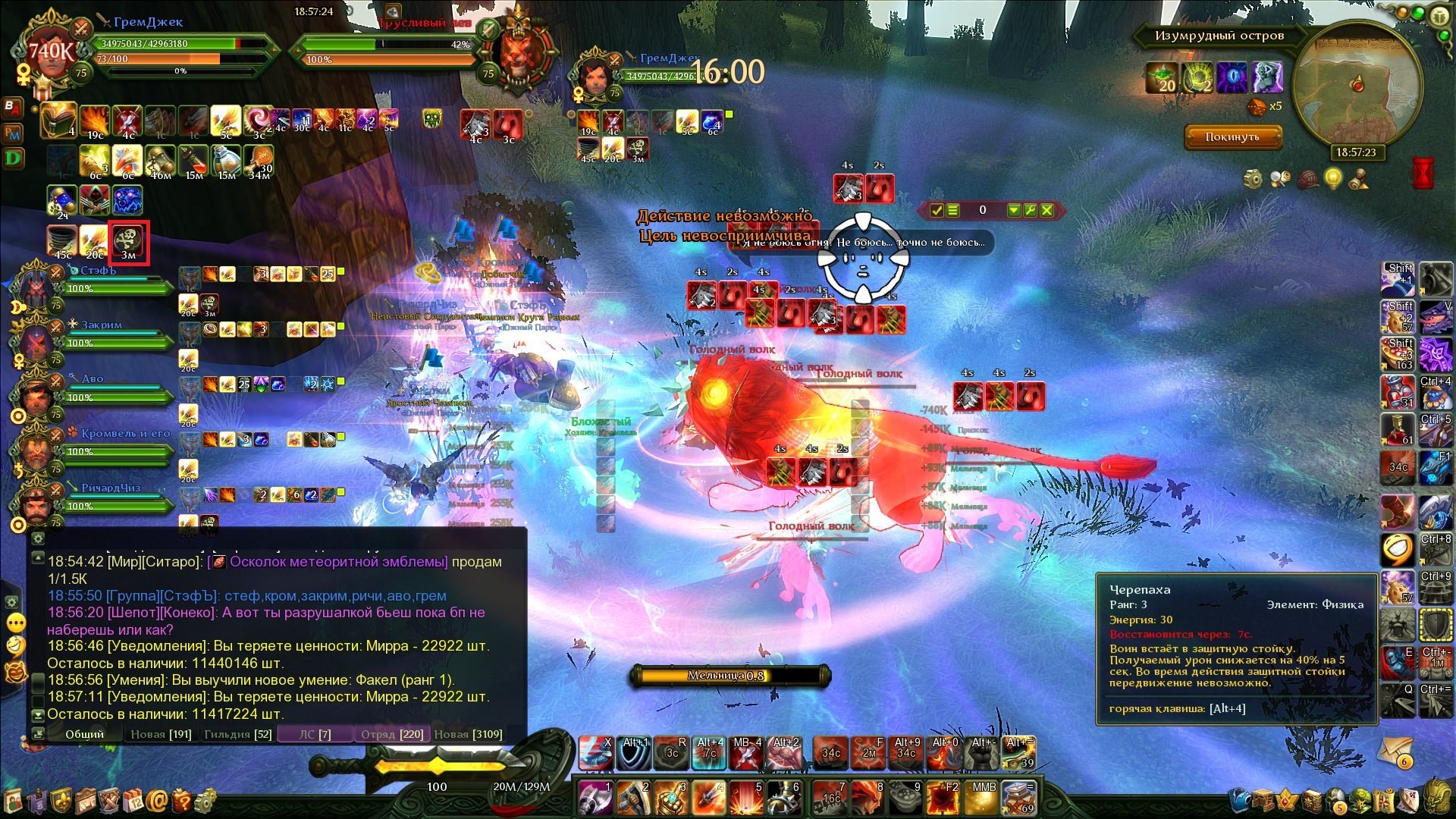This screenshot has width=1456, height=819.
Task: Switch to the Общий chat tab
Action: (x=84, y=734)
